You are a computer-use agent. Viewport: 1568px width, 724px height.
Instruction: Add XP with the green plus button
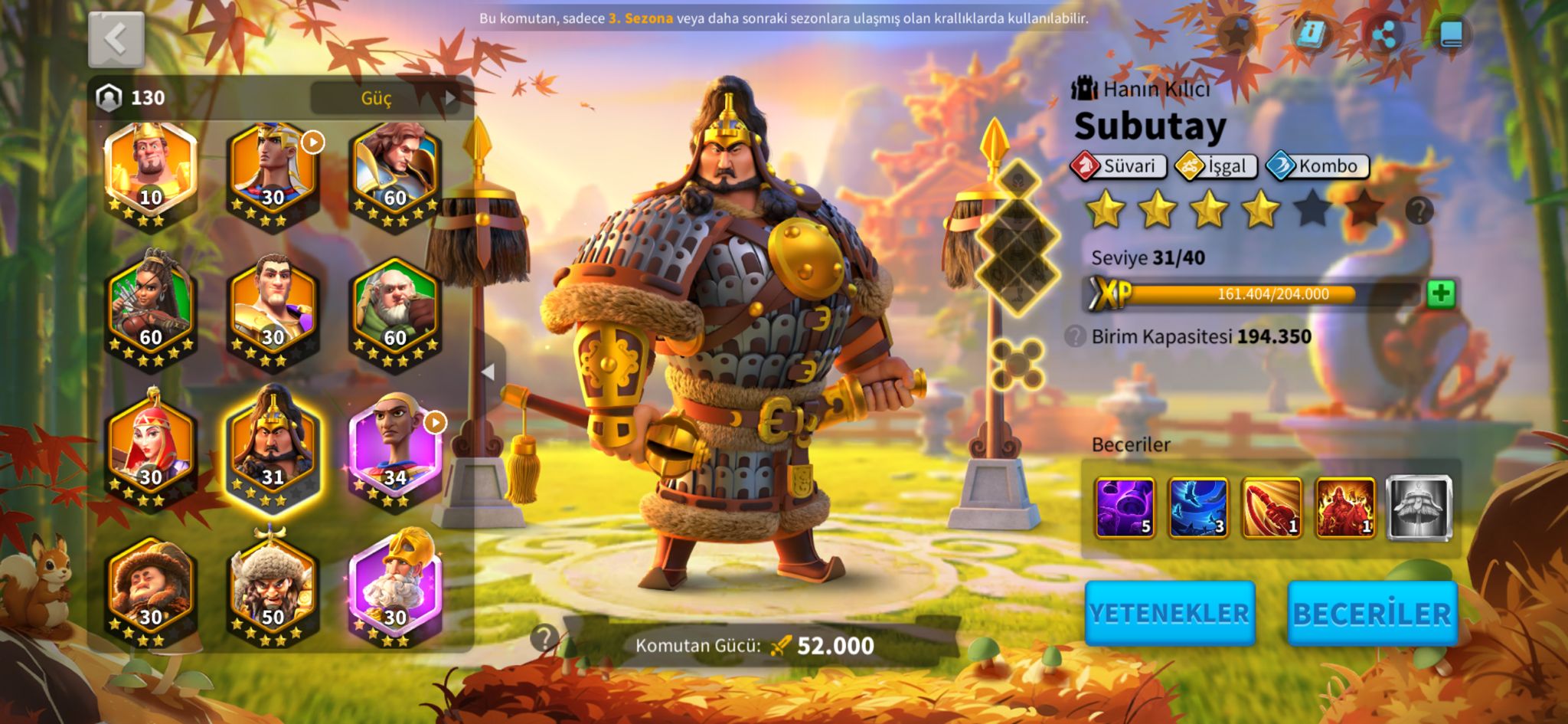[1440, 294]
